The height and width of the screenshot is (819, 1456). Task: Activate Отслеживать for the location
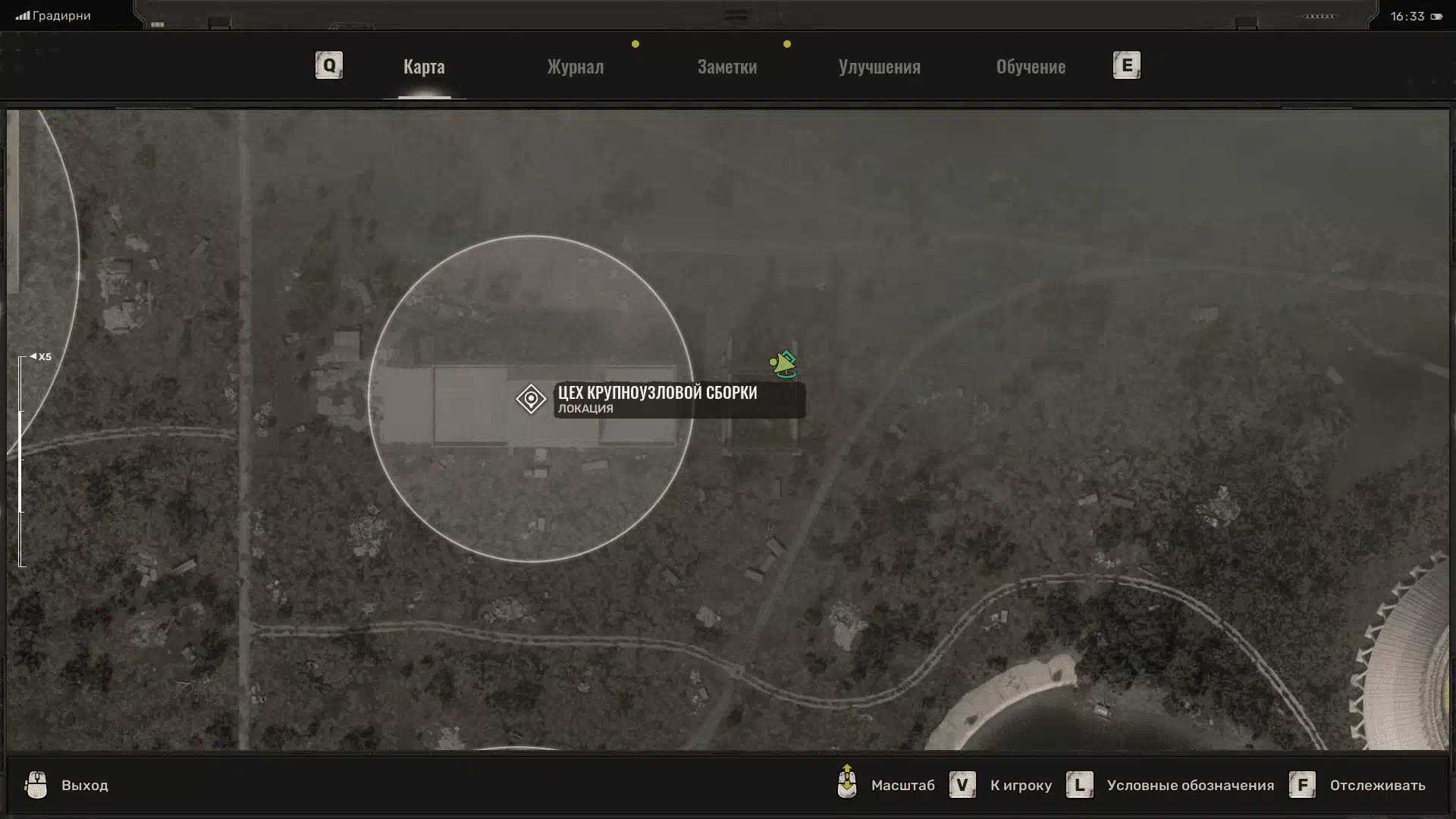pos(1357,785)
